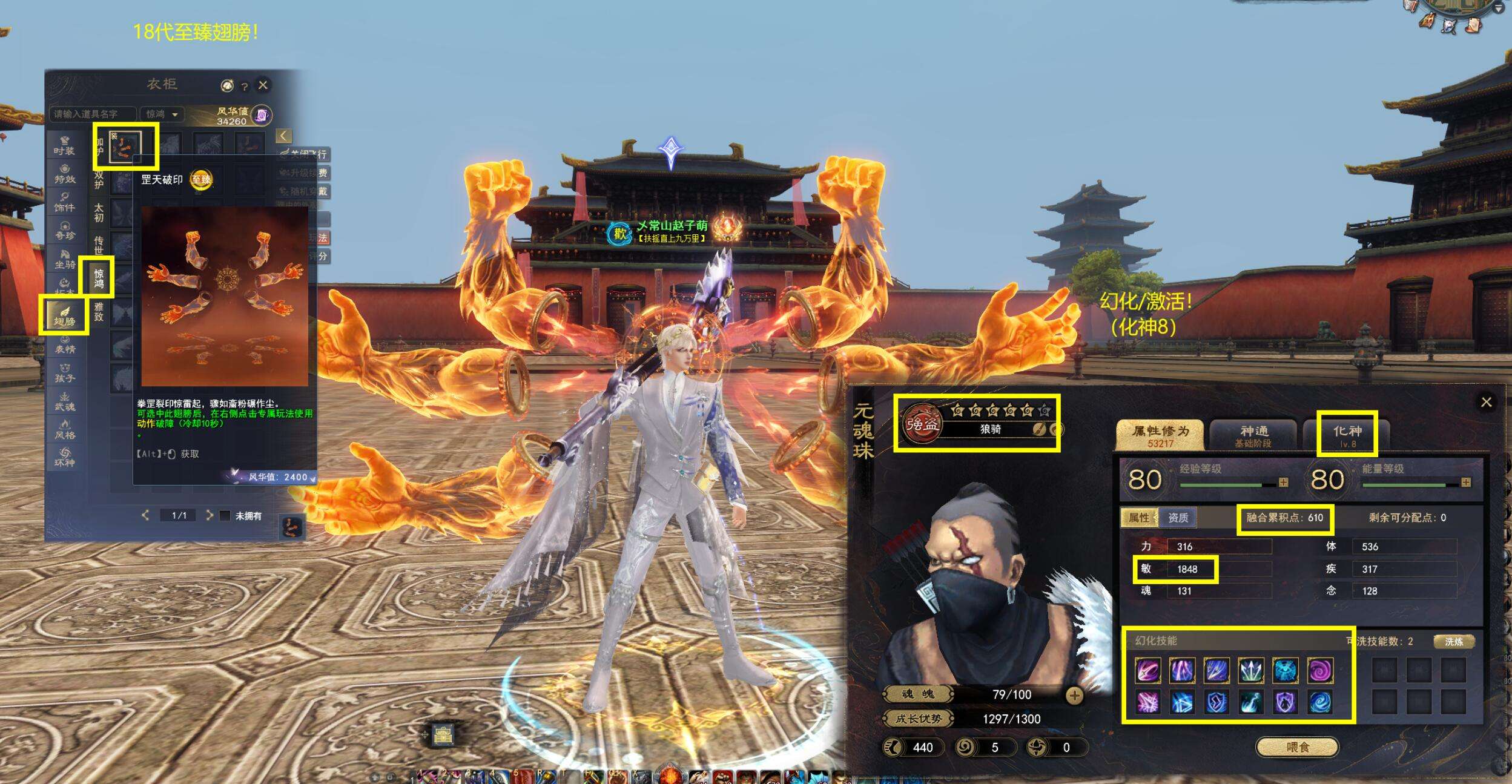
Task: Open the 惊鸿 filter dropdown
Action: click(x=162, y=114)
